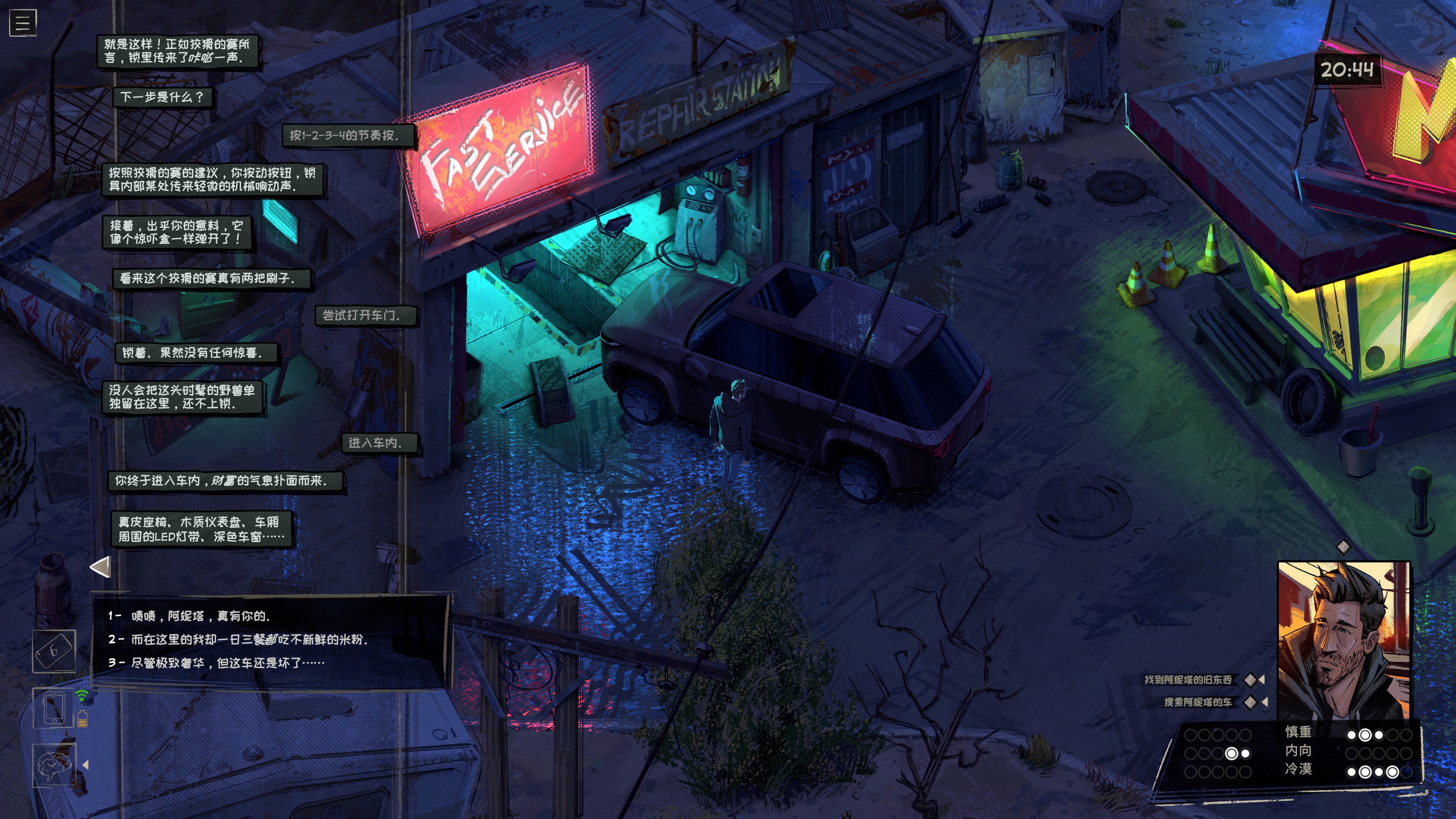Open the card icon marked 6
Screen dimensions: 1456x819
coord(54,651)
